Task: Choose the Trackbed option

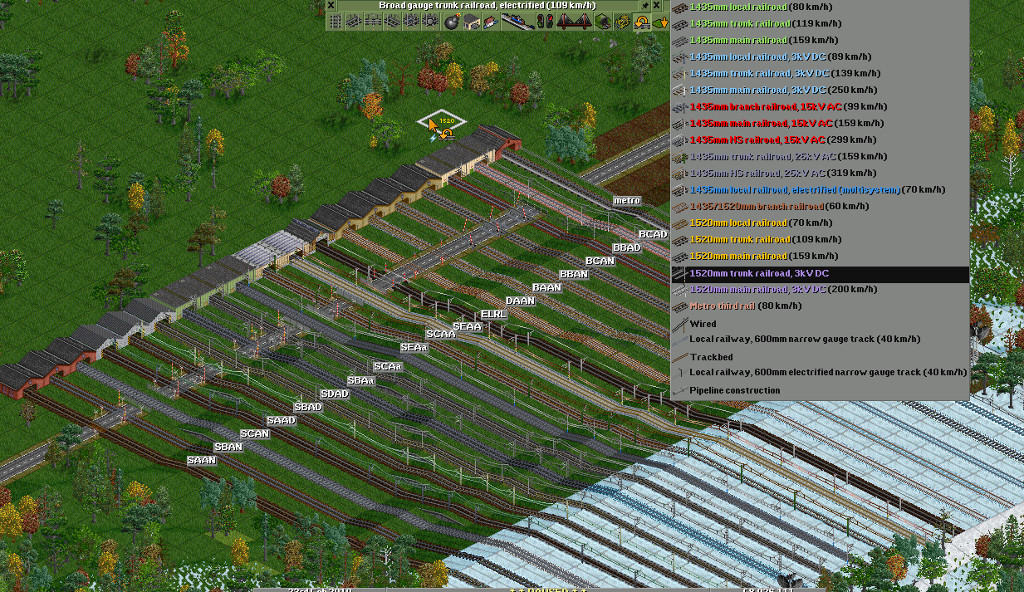Action: click(x=711, y=356)
